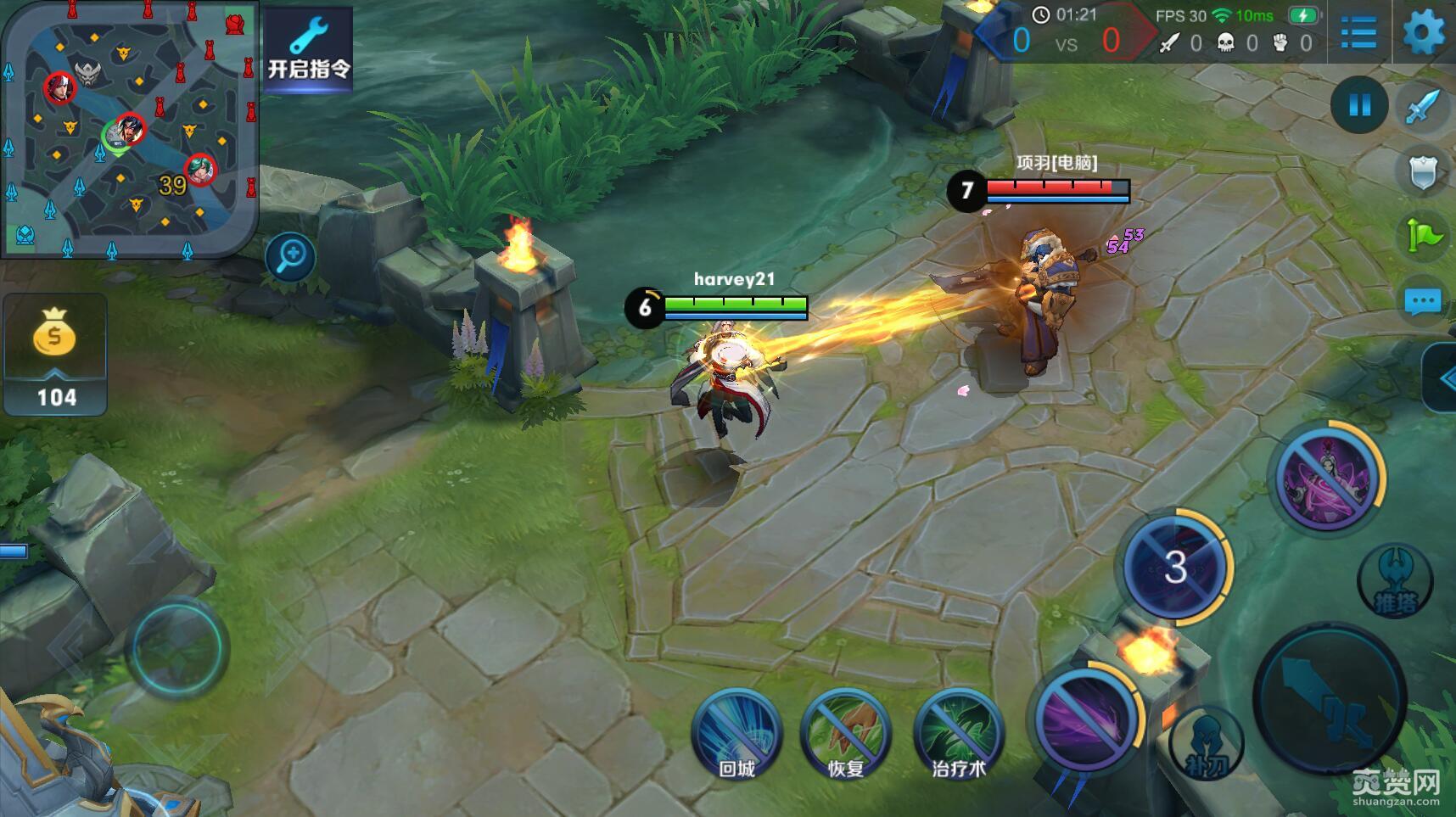Open the scoreboard list icon

tap(1358, 34)
